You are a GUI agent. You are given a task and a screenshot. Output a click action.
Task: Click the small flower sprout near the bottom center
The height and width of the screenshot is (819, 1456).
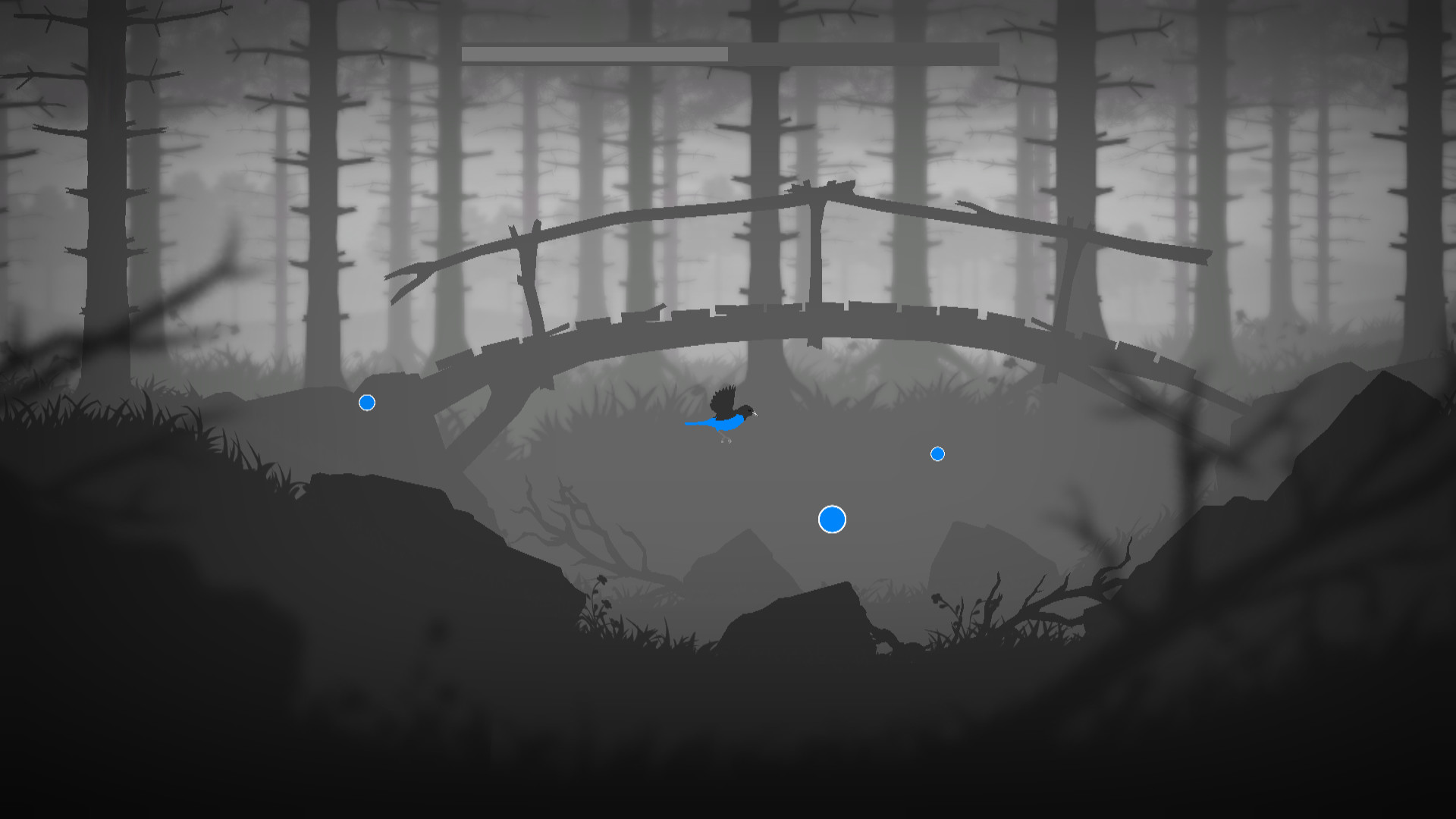601,578
